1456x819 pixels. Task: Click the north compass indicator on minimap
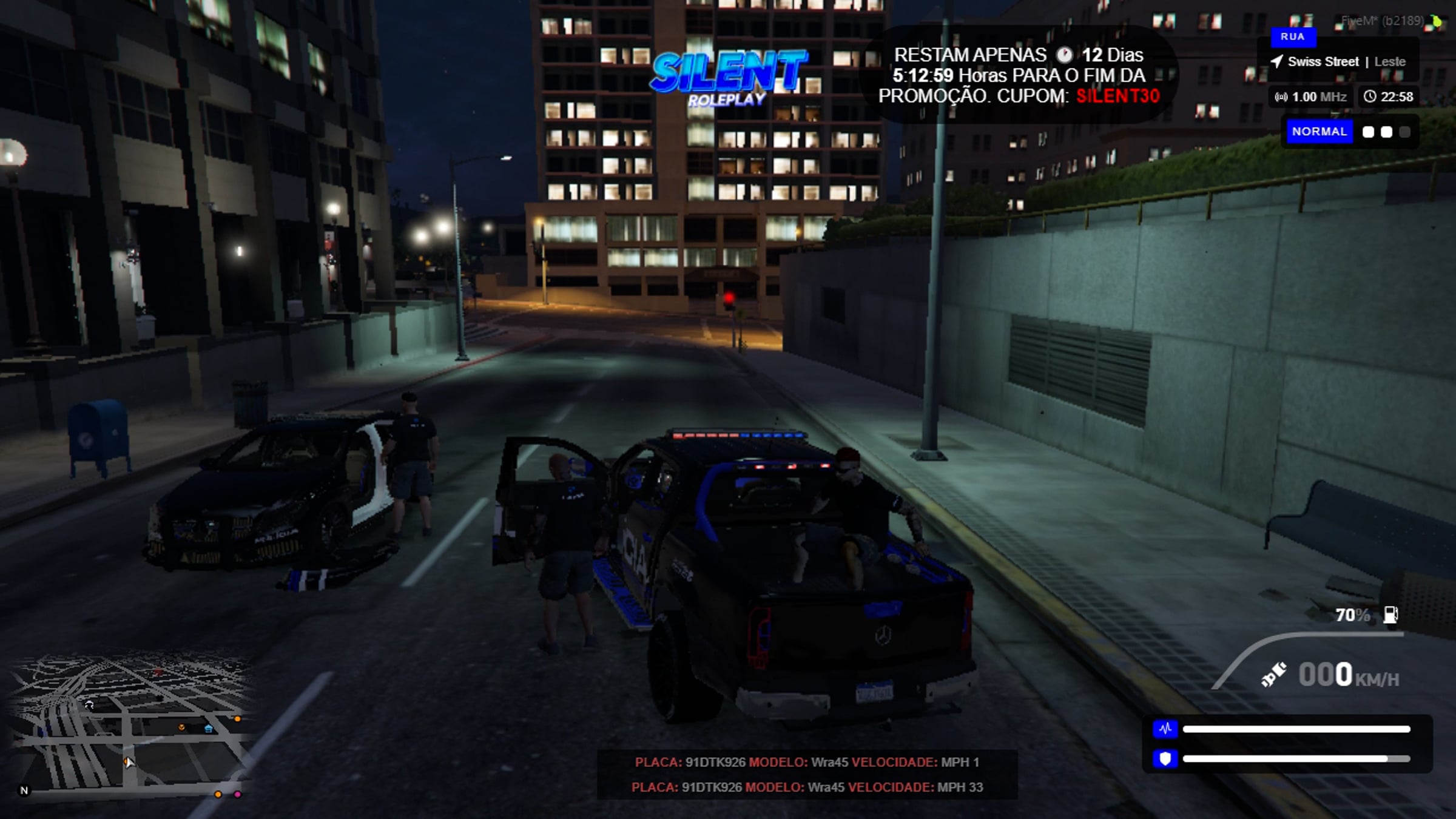point(24,790)
